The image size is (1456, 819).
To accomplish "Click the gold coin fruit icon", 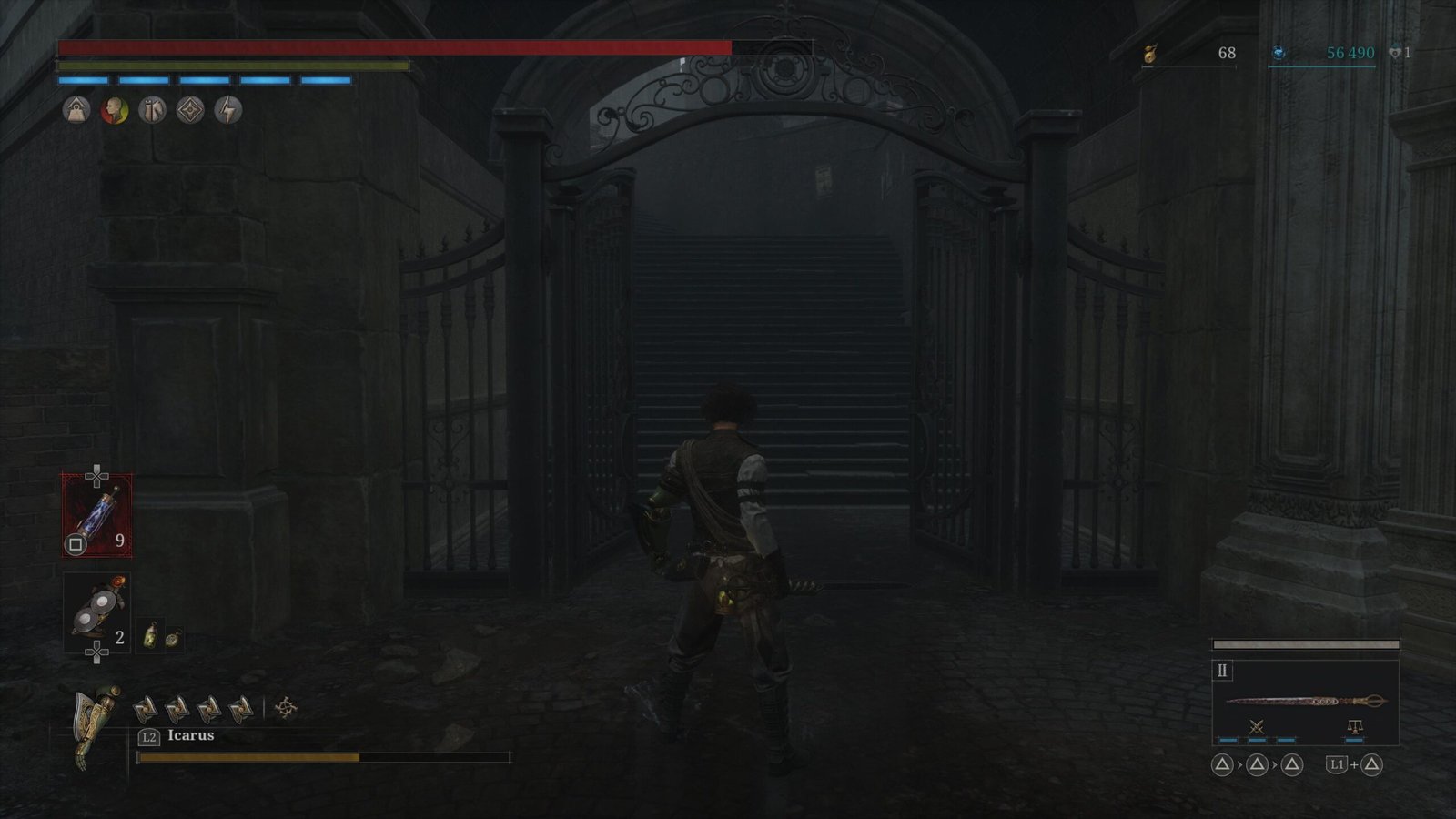I will (1149, 54).
